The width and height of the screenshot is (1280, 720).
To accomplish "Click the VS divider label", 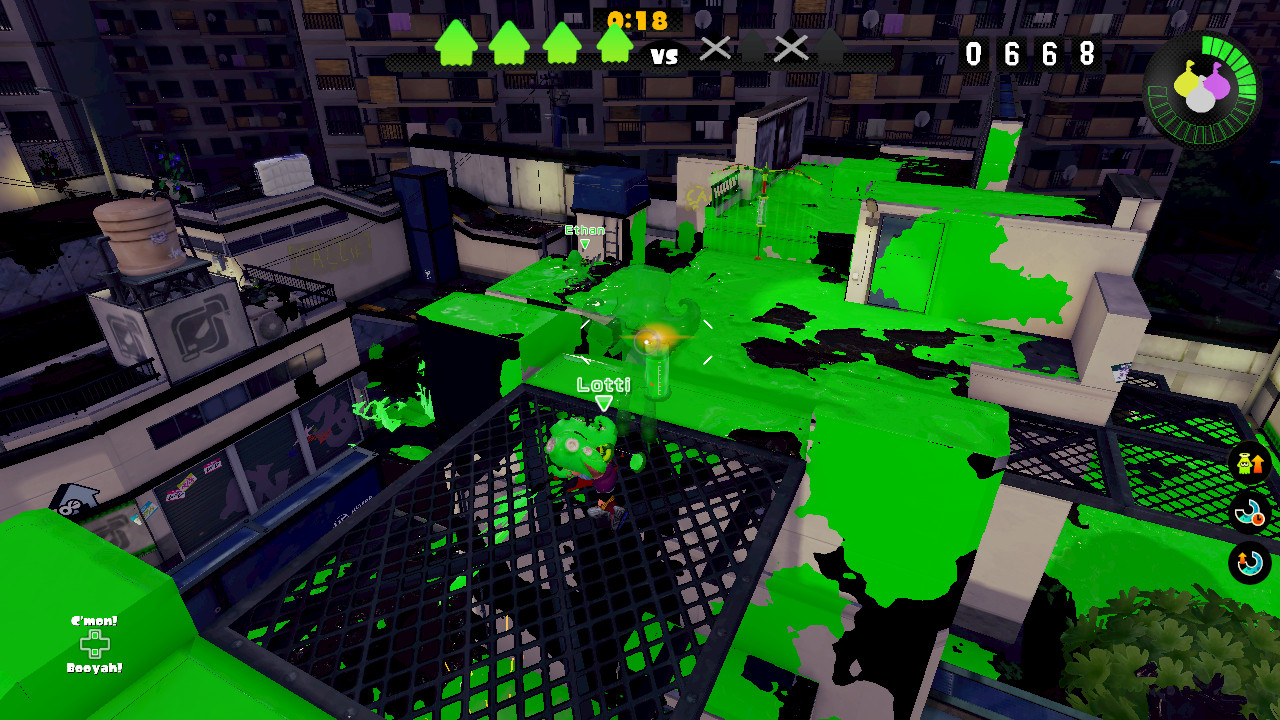I will [666, 57].
